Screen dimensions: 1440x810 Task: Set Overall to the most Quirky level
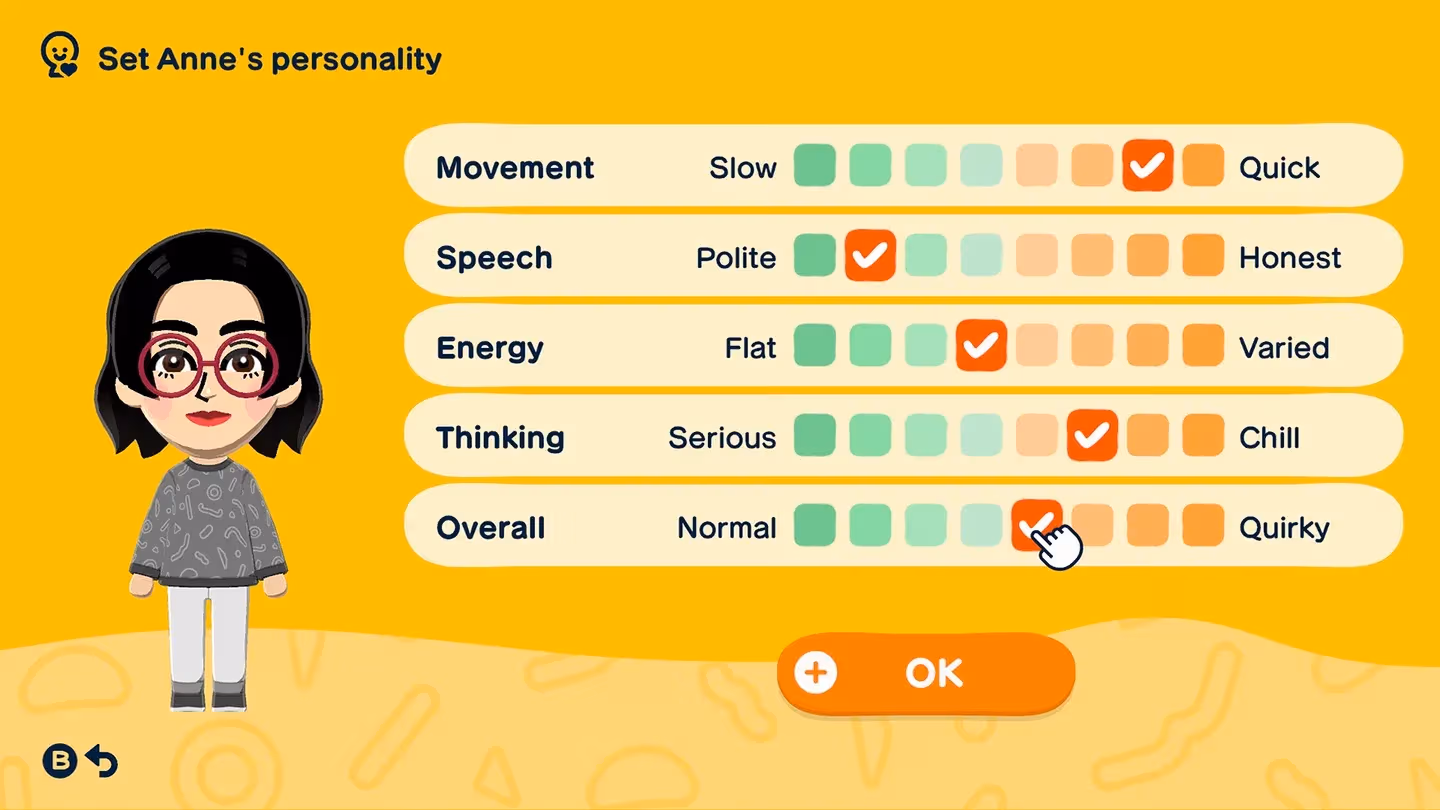(1203, 526)
